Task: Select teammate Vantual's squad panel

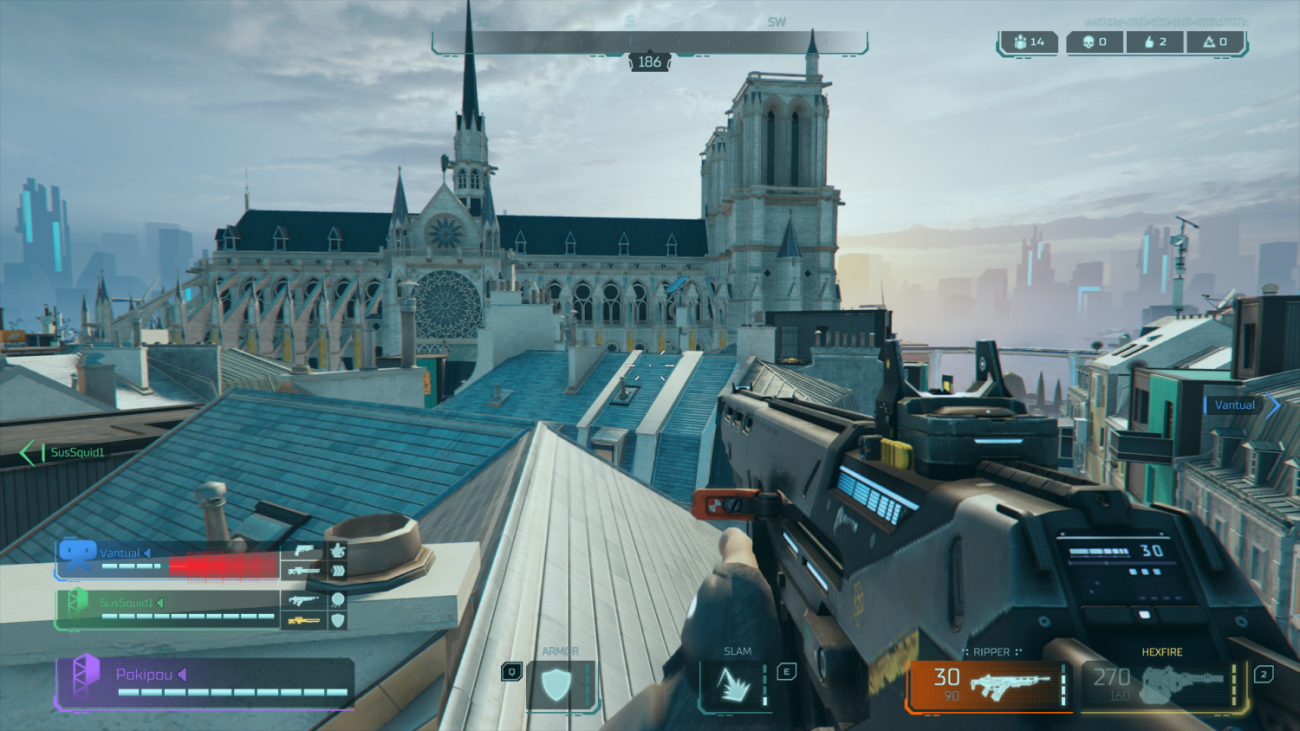Action: 167,561
